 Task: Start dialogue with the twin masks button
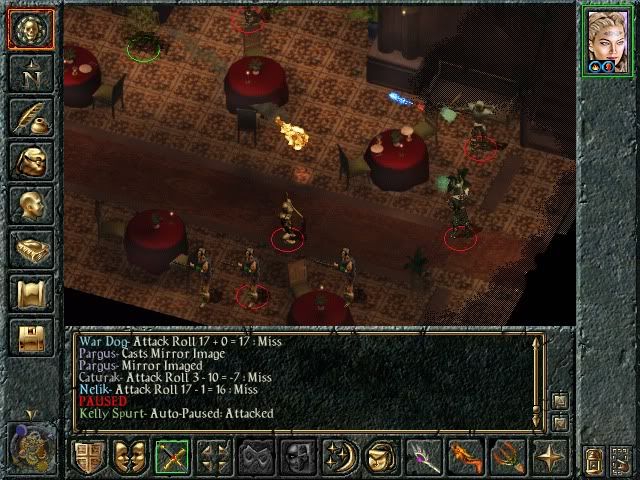(130, 456)
